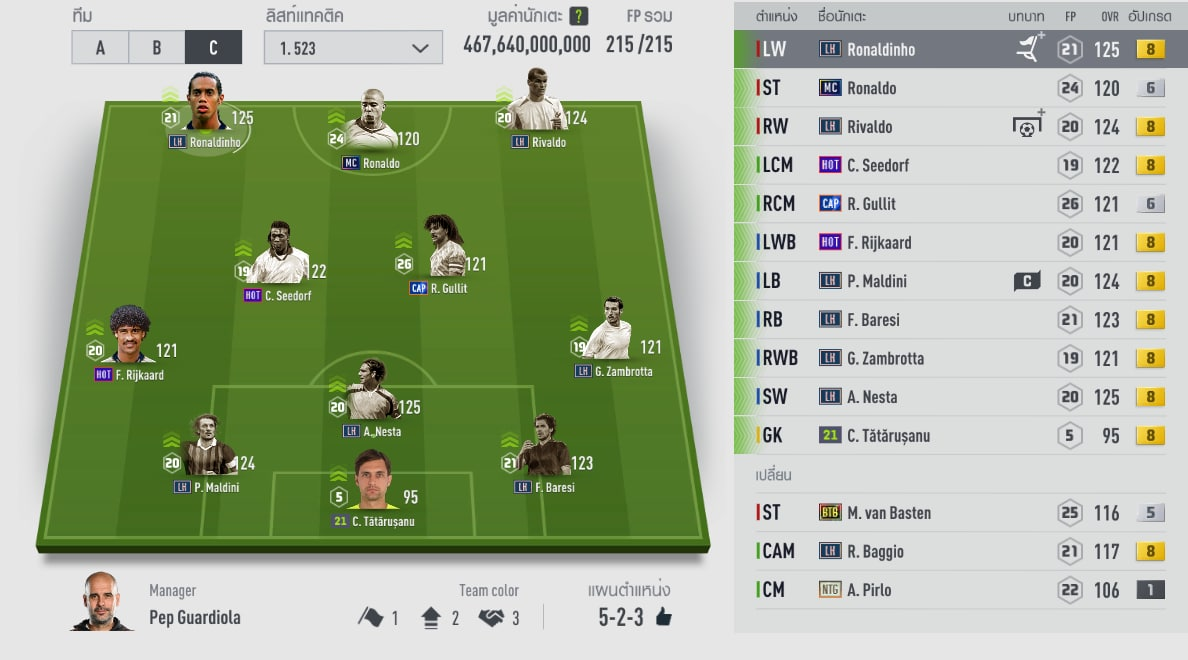The image size is (1188, 660).
Task: Open the tactic list dropdown
Action: coord(353,47)
